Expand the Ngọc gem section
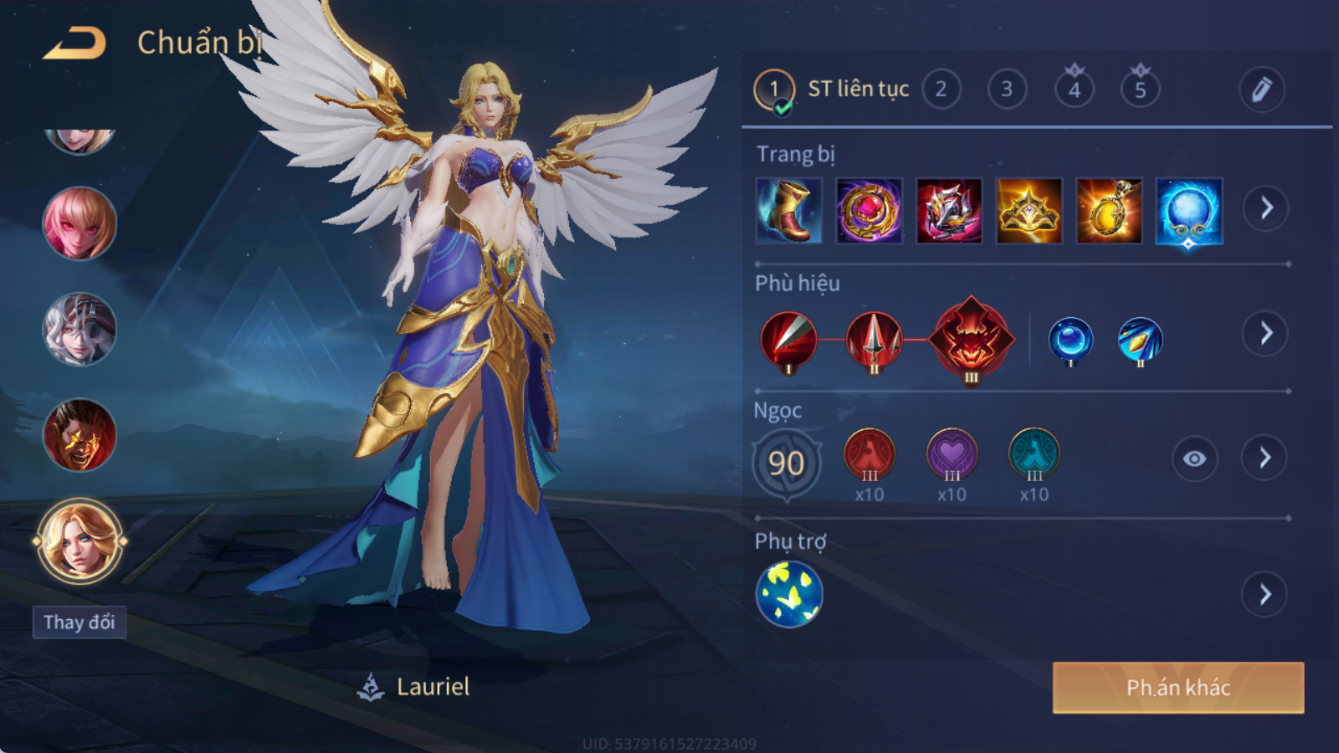This screenshot has height=753, width=1339. [1265, 458]
